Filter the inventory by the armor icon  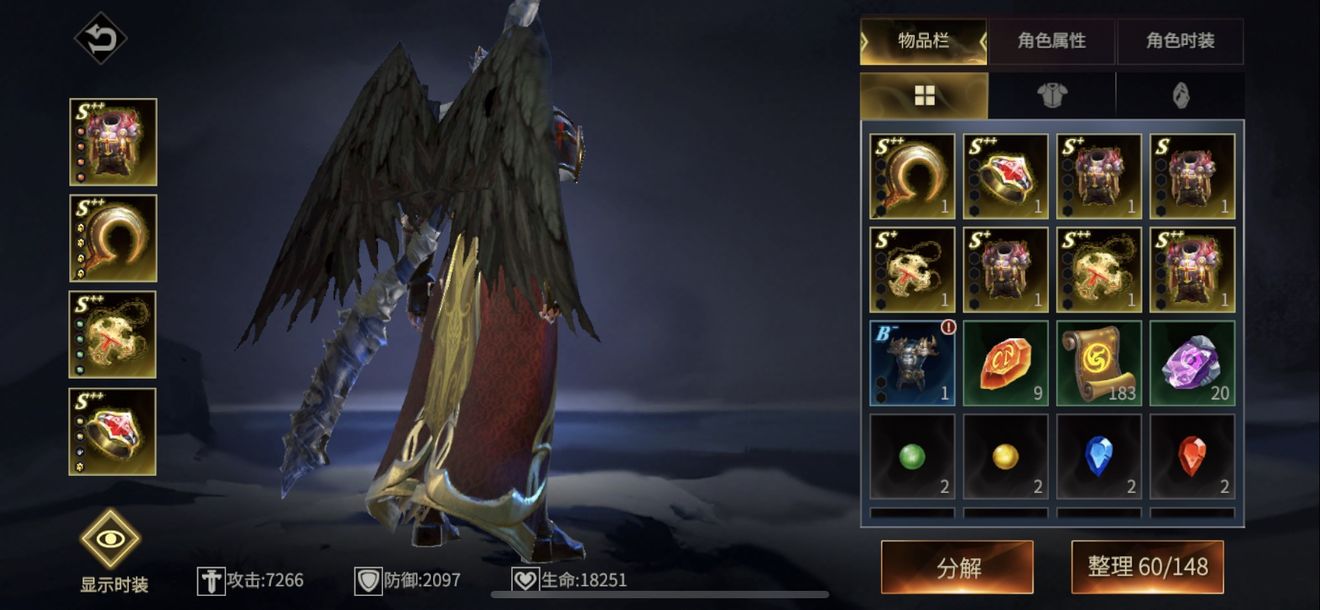[1052, 95]
